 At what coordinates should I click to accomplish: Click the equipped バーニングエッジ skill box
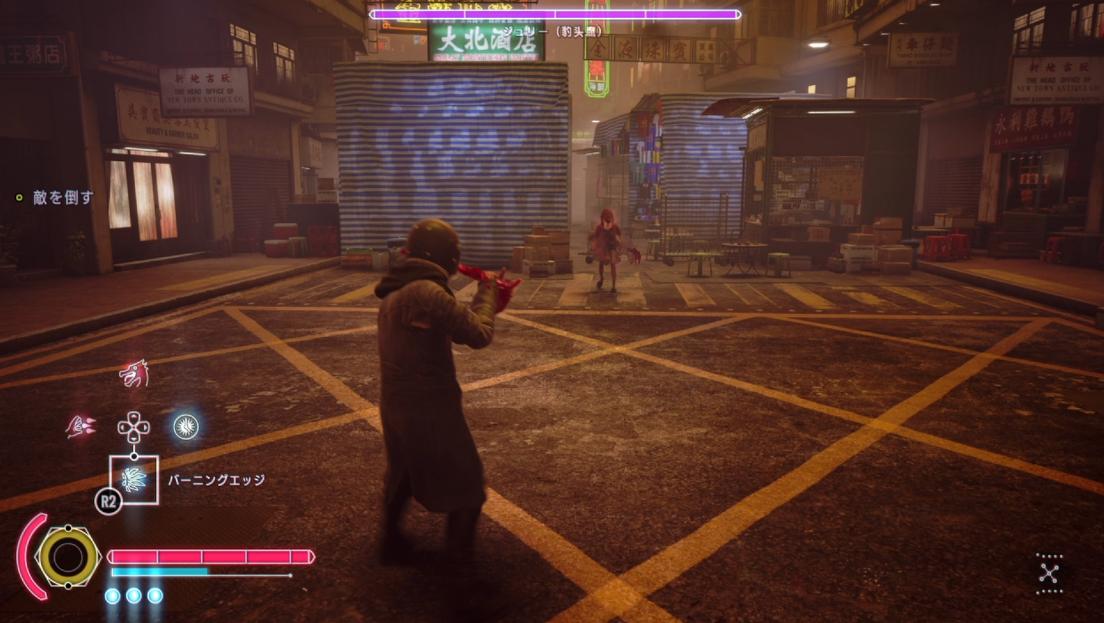coord(134,479)
